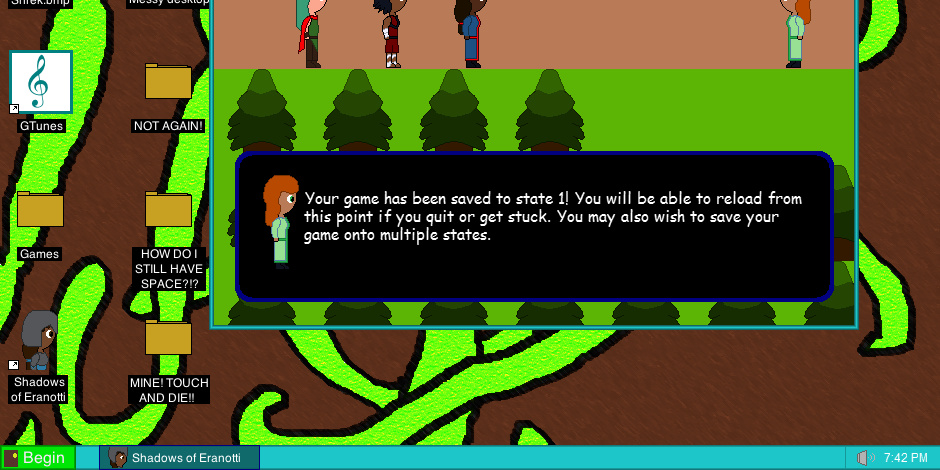Open the HOW DO I STILL HAVE SPACE folder
Viewport: 940px width, 470px height.
click(x=168, y=210)
